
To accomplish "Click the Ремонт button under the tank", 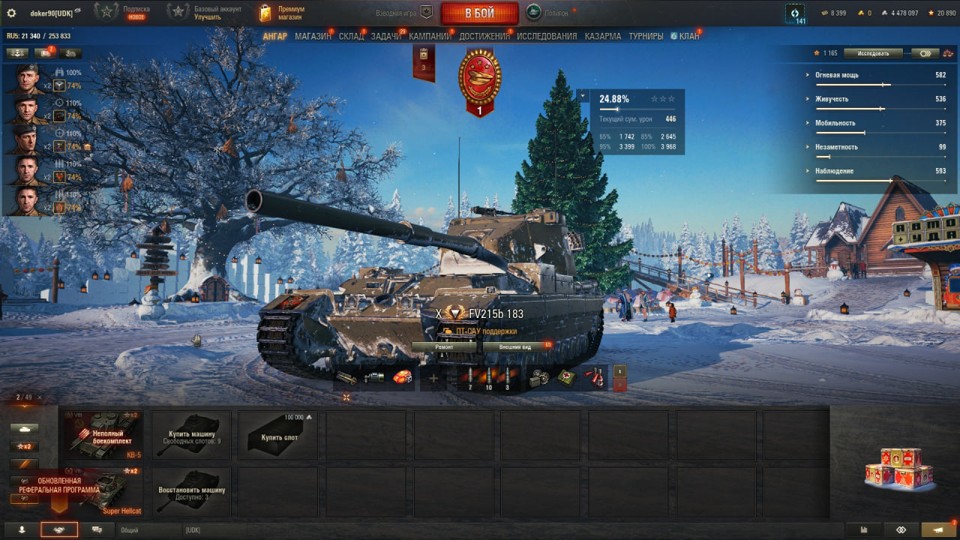I will pyautogui.click(x=444, y=346).
